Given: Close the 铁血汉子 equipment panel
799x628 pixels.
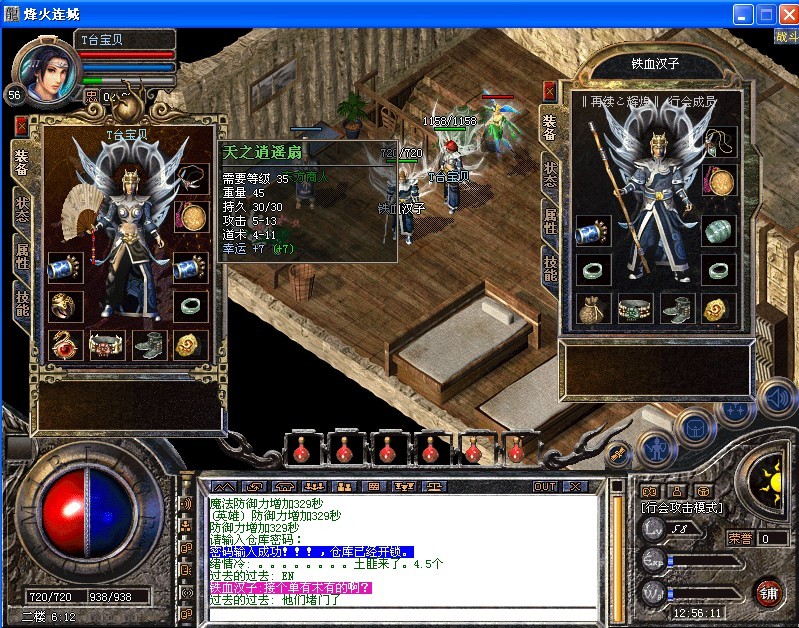Looking at the screenshot, I should pos(549,91).
